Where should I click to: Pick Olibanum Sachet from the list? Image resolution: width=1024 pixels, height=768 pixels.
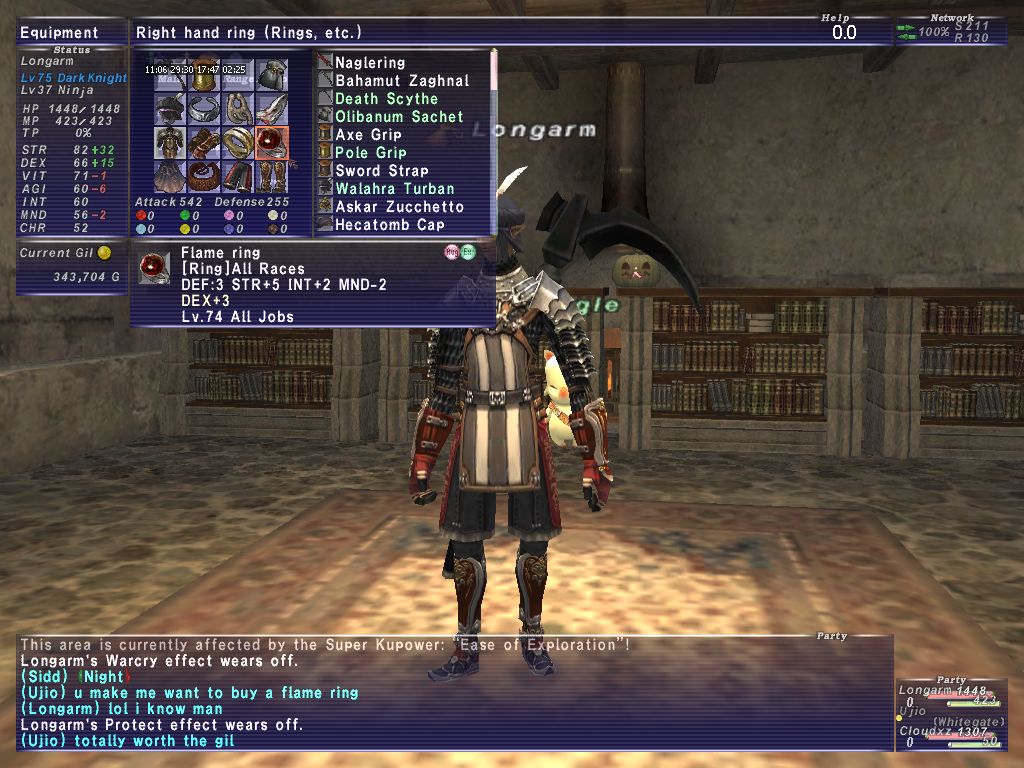(399, 117)
